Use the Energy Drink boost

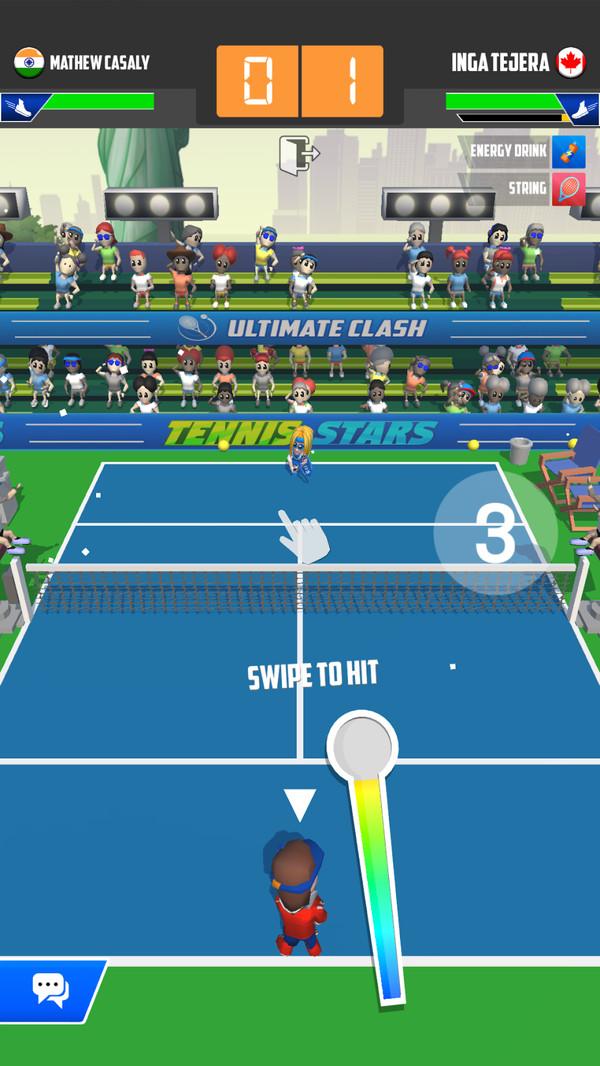pos(568,152)
